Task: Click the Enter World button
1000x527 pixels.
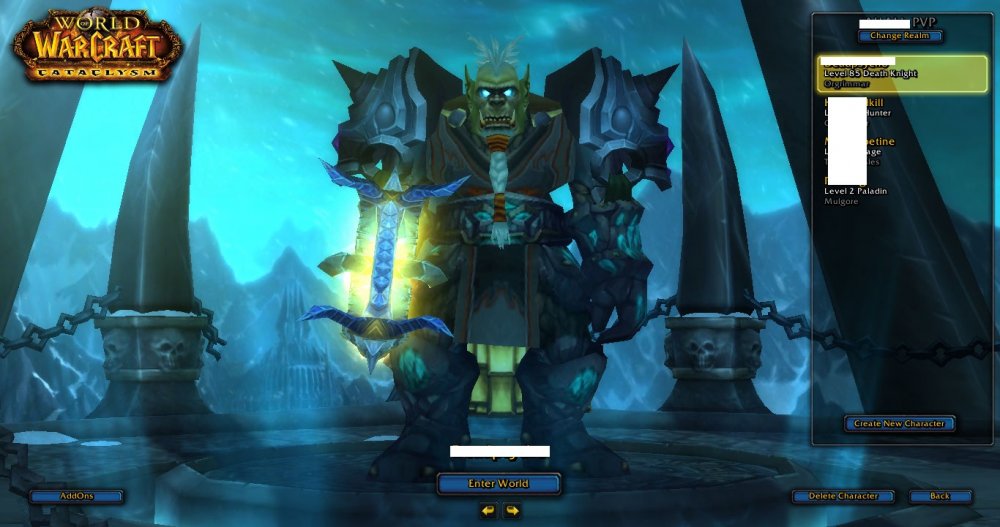Action: pos(498,484)
